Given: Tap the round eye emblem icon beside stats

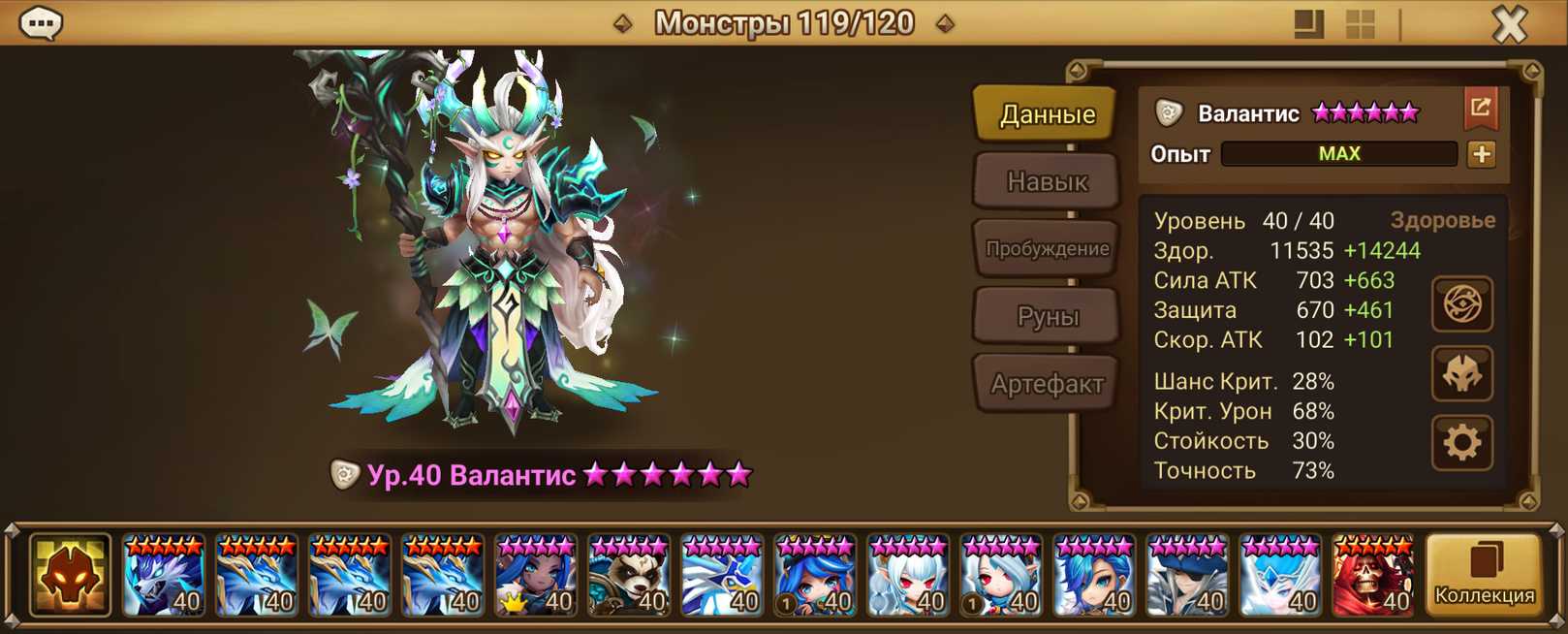Looking at the screenshot, I should pyautogui.click(x=1461, y=304).
